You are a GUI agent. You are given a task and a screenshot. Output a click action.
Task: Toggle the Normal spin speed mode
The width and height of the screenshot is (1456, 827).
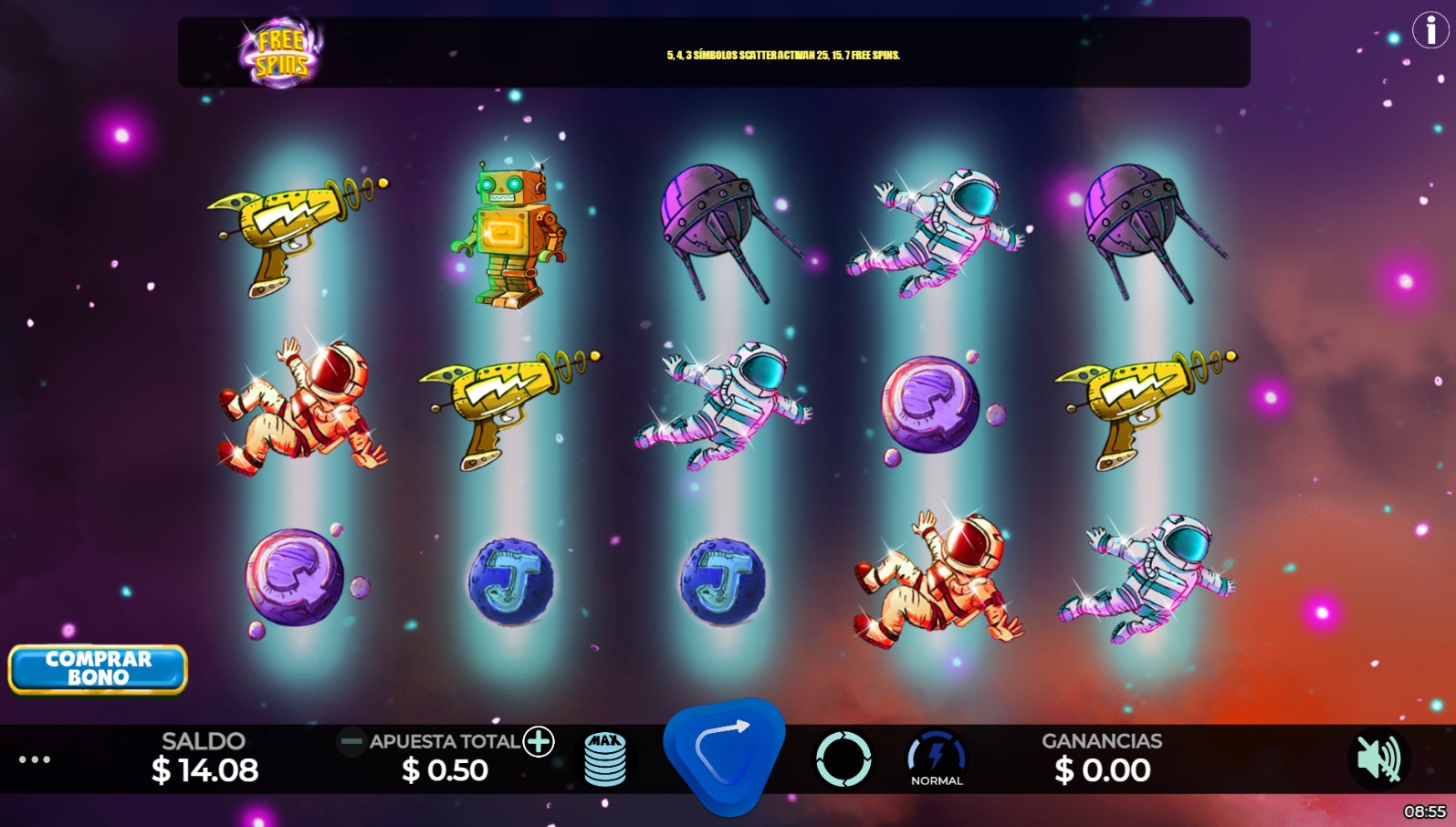tap(936, 759)
